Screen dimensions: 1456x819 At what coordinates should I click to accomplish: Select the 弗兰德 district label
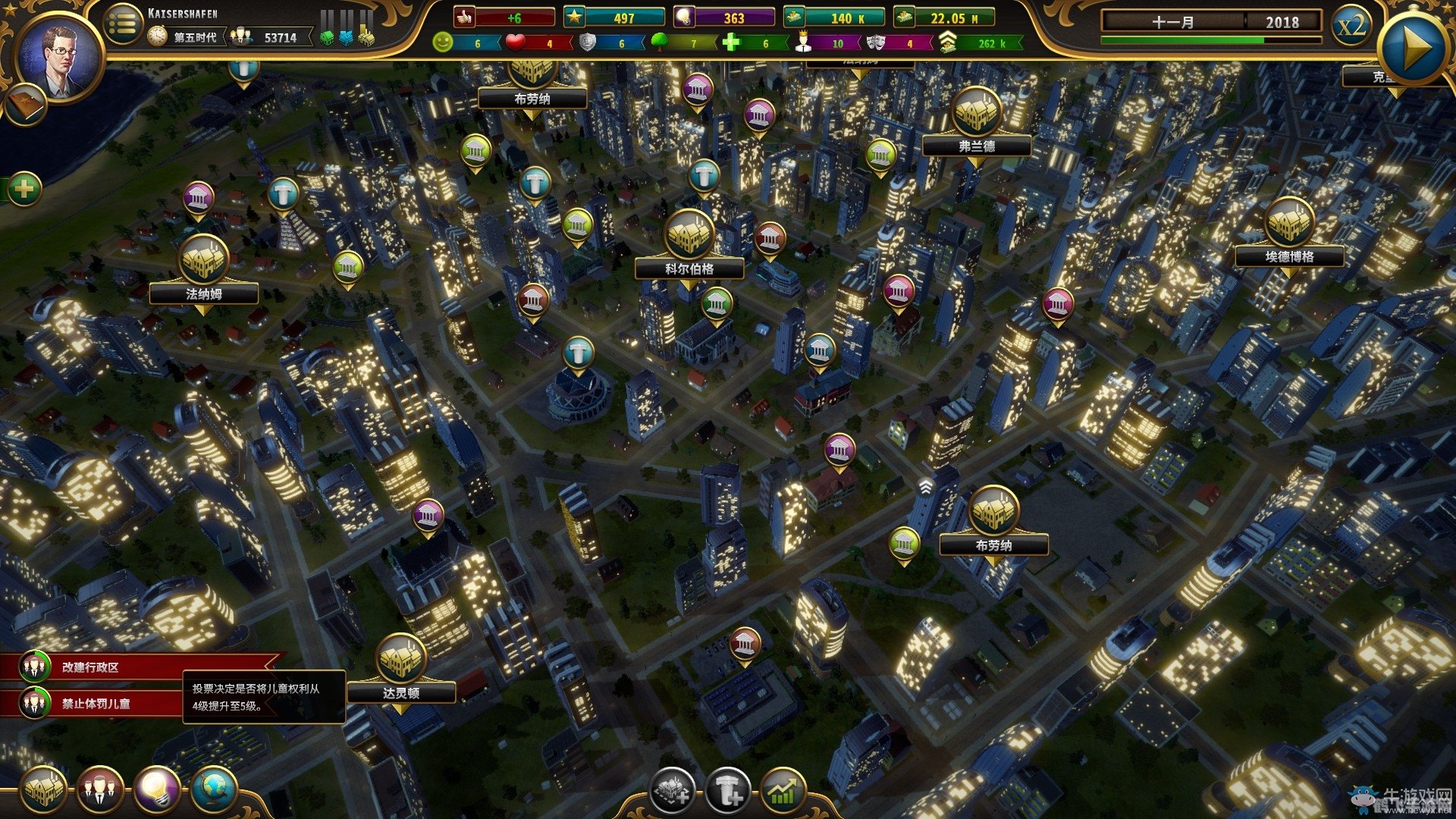[977, 146]
